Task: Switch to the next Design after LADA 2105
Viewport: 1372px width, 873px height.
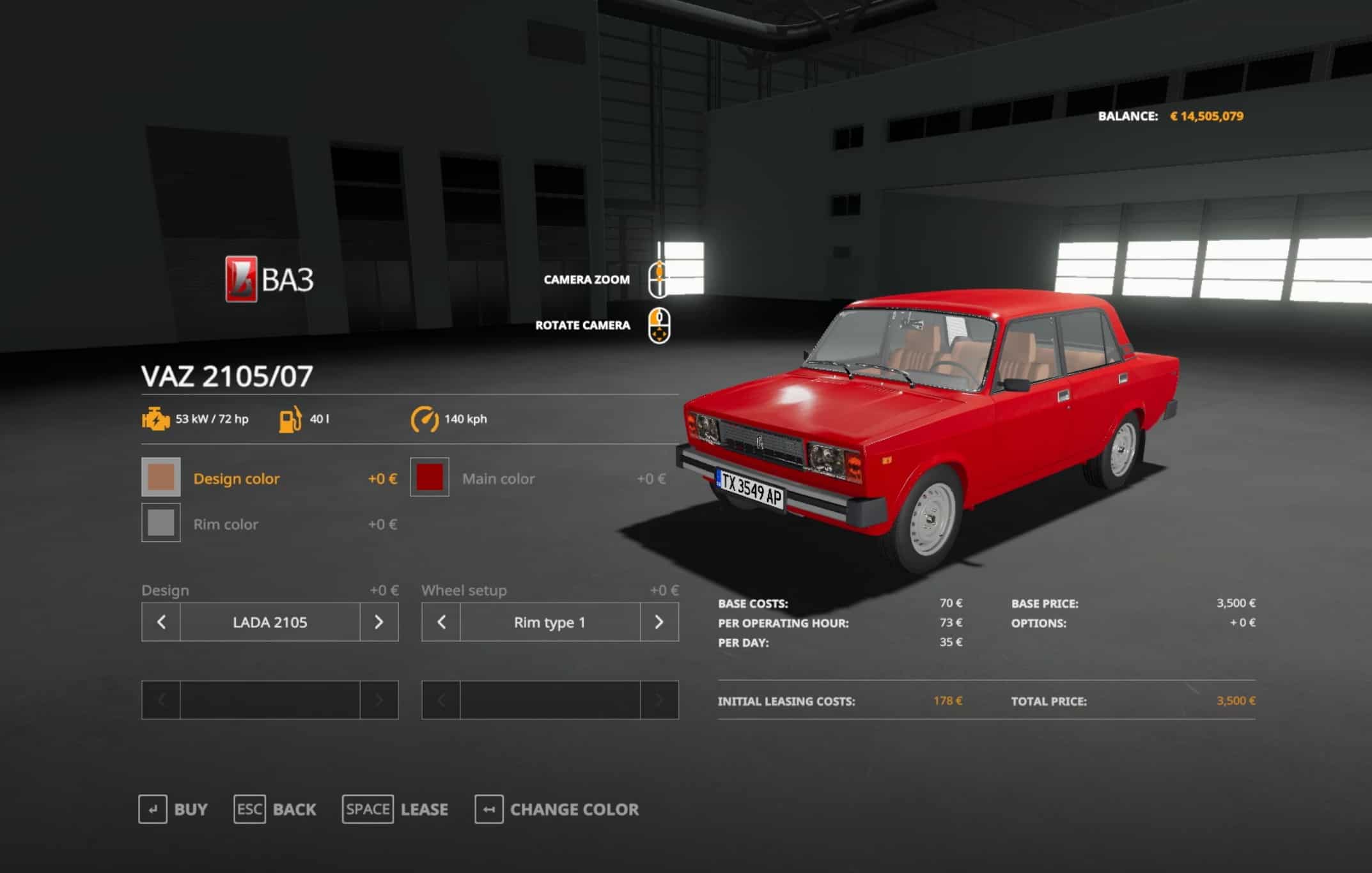Action: tap(378, 622)
